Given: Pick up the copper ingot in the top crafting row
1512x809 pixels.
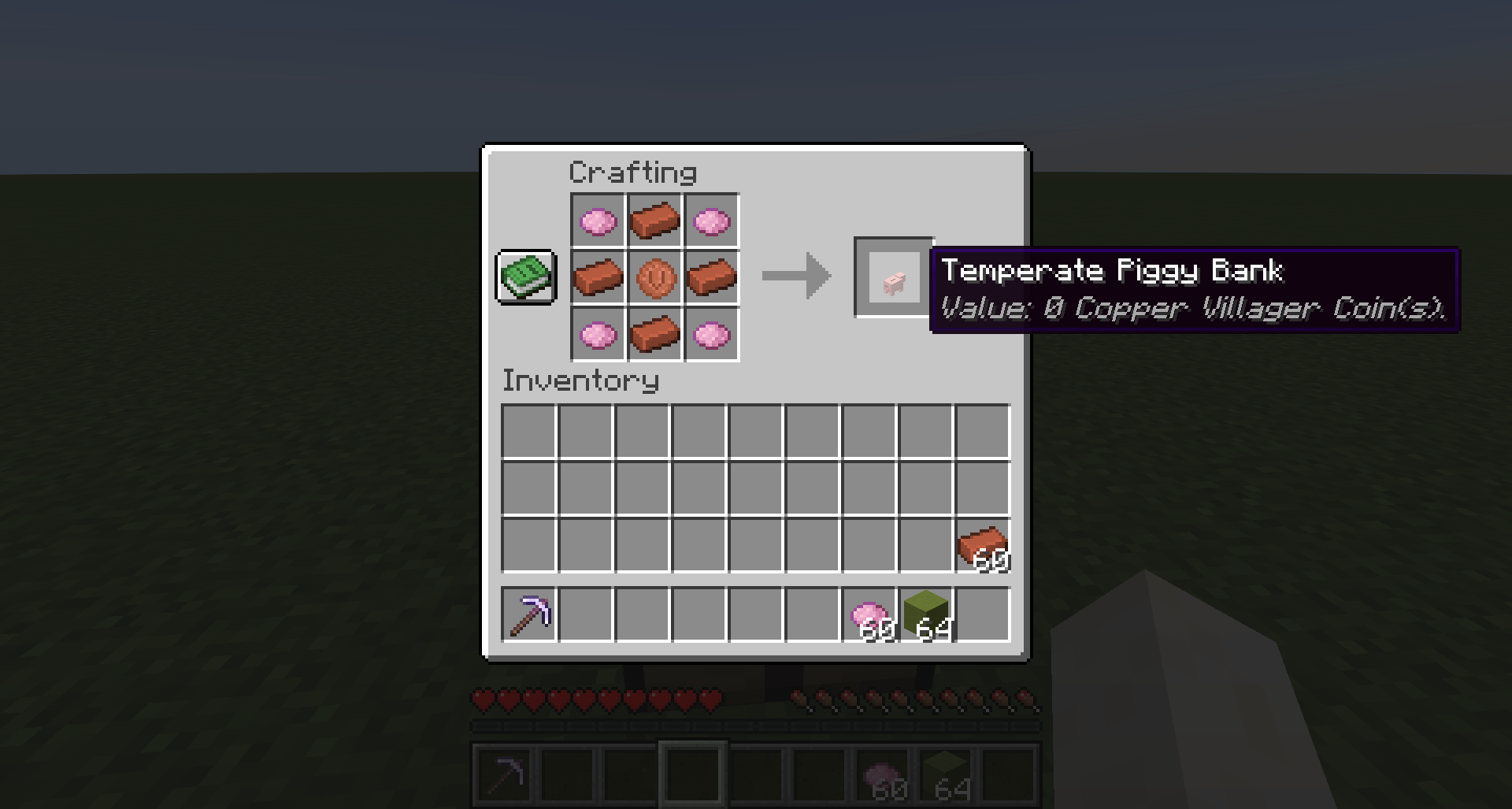Looking at the screenshot, I should pos(654,221).
